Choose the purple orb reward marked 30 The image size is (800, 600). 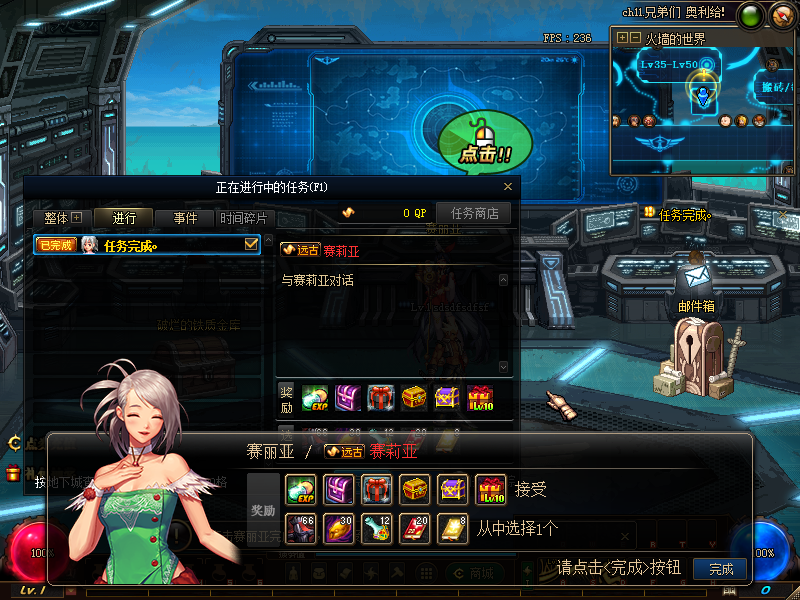click(339, 527)
